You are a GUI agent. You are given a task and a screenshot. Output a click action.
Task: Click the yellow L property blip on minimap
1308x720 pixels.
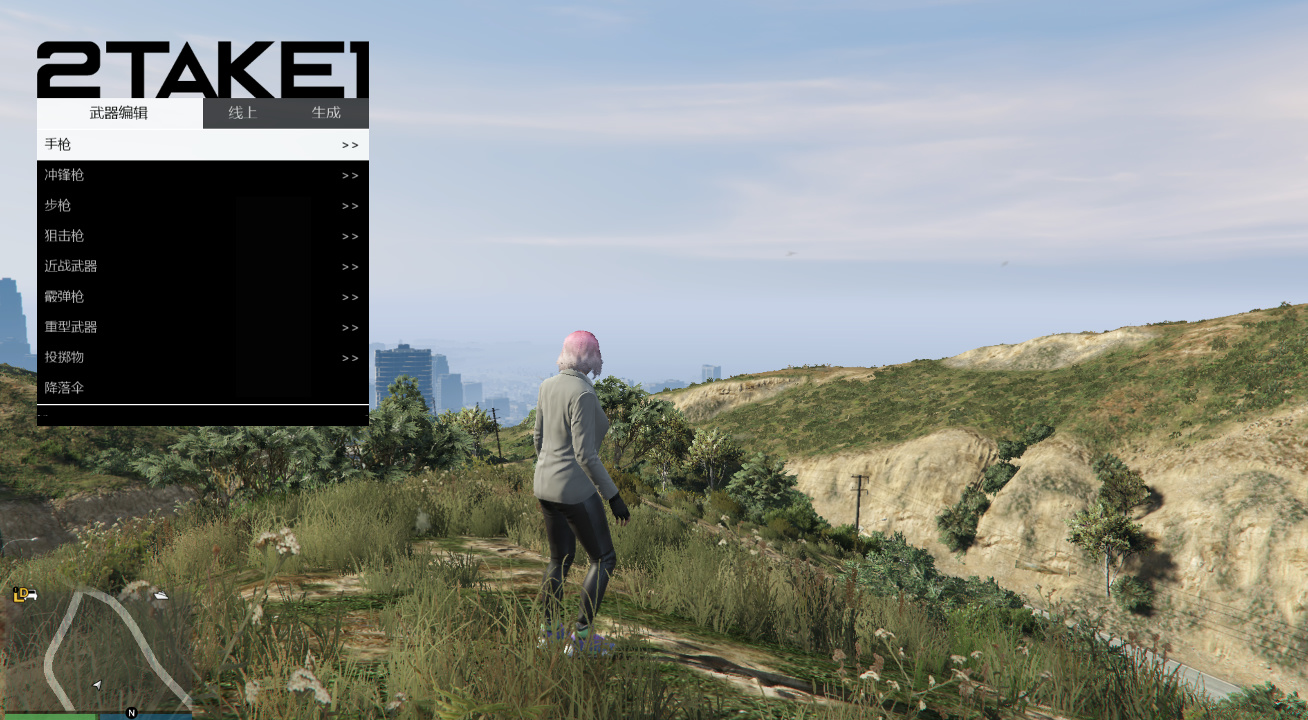[18, 596]
